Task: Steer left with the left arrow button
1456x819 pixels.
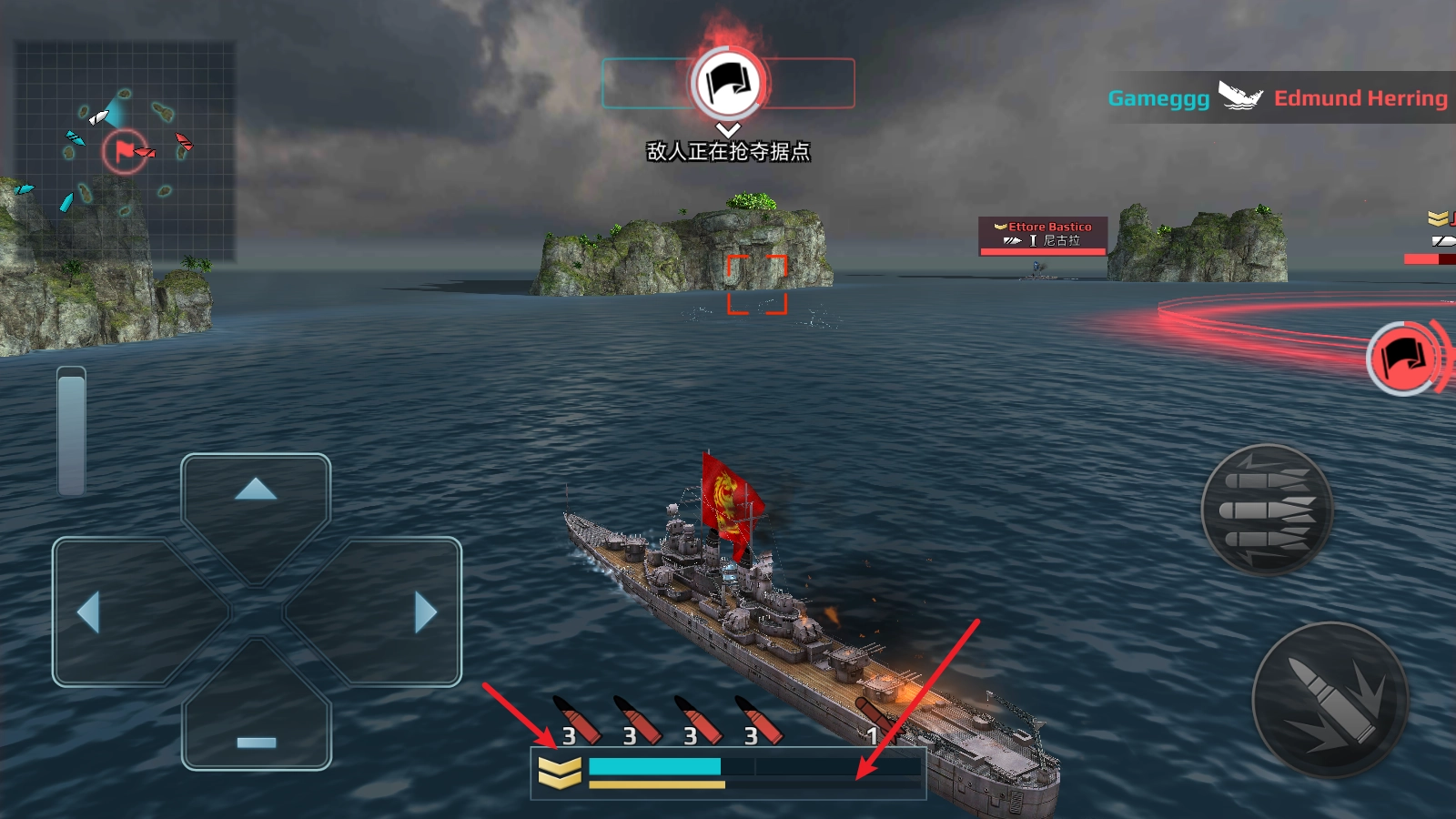Action: point(88,612)
